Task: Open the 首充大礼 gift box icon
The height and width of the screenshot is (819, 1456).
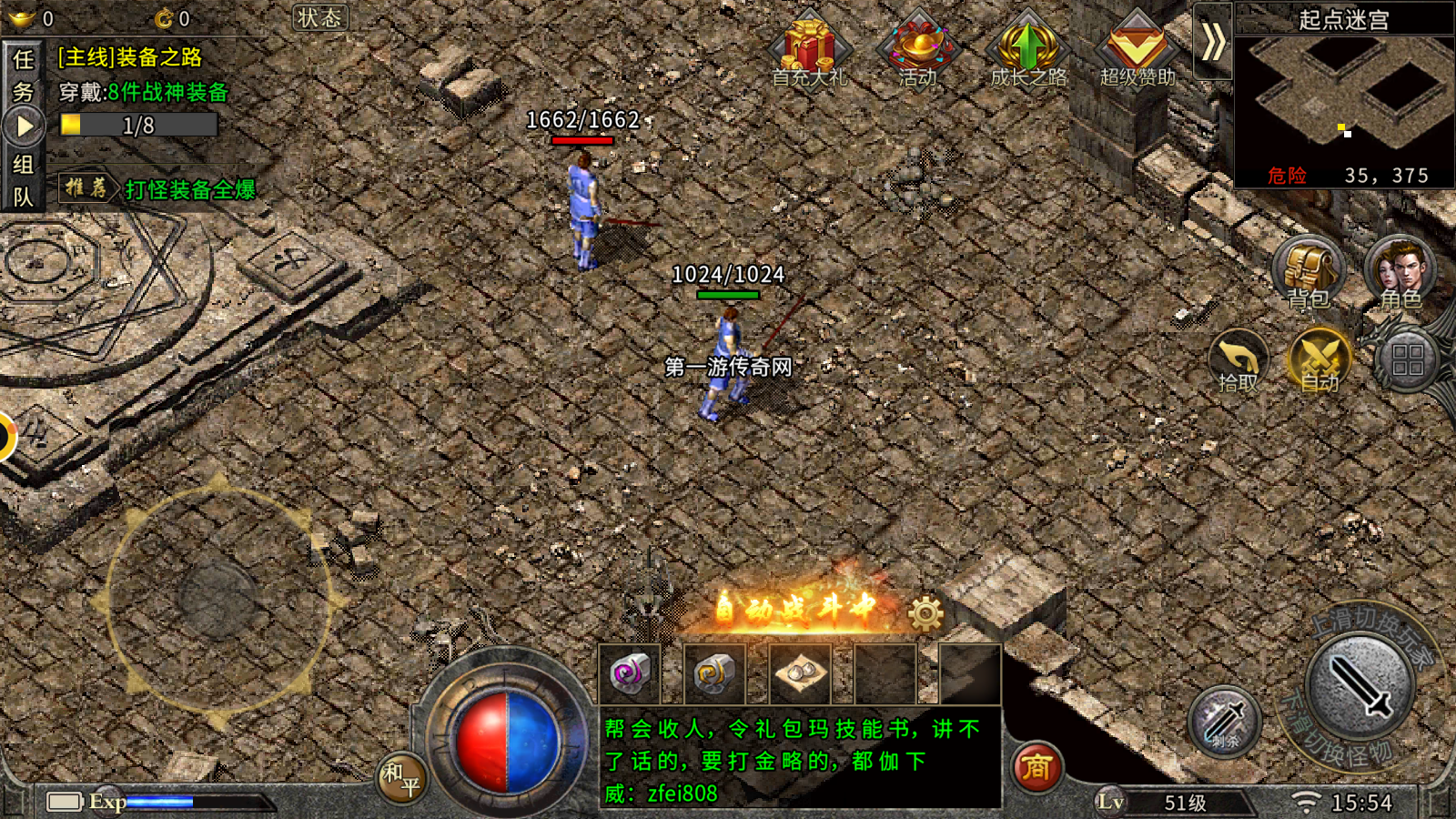Action: (x=808, y=47)
